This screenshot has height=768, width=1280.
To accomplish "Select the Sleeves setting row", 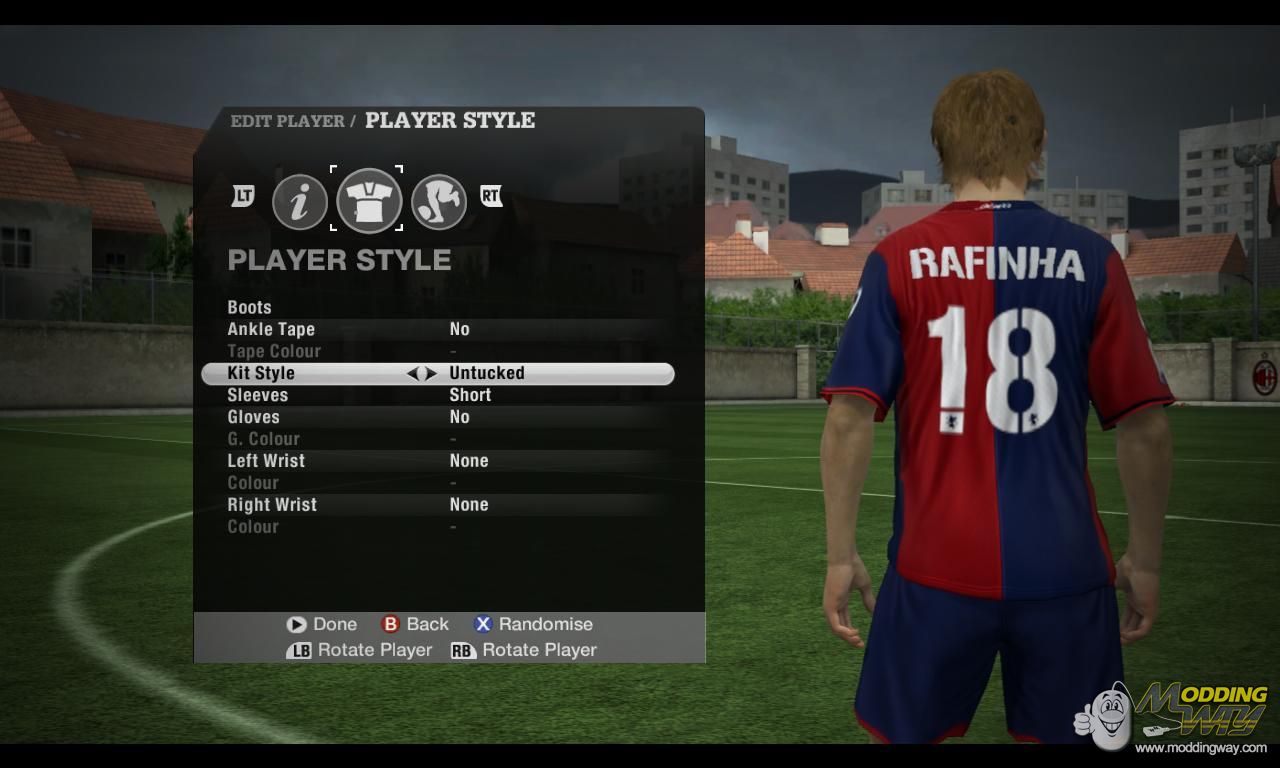I will click(x=258, y=395).
